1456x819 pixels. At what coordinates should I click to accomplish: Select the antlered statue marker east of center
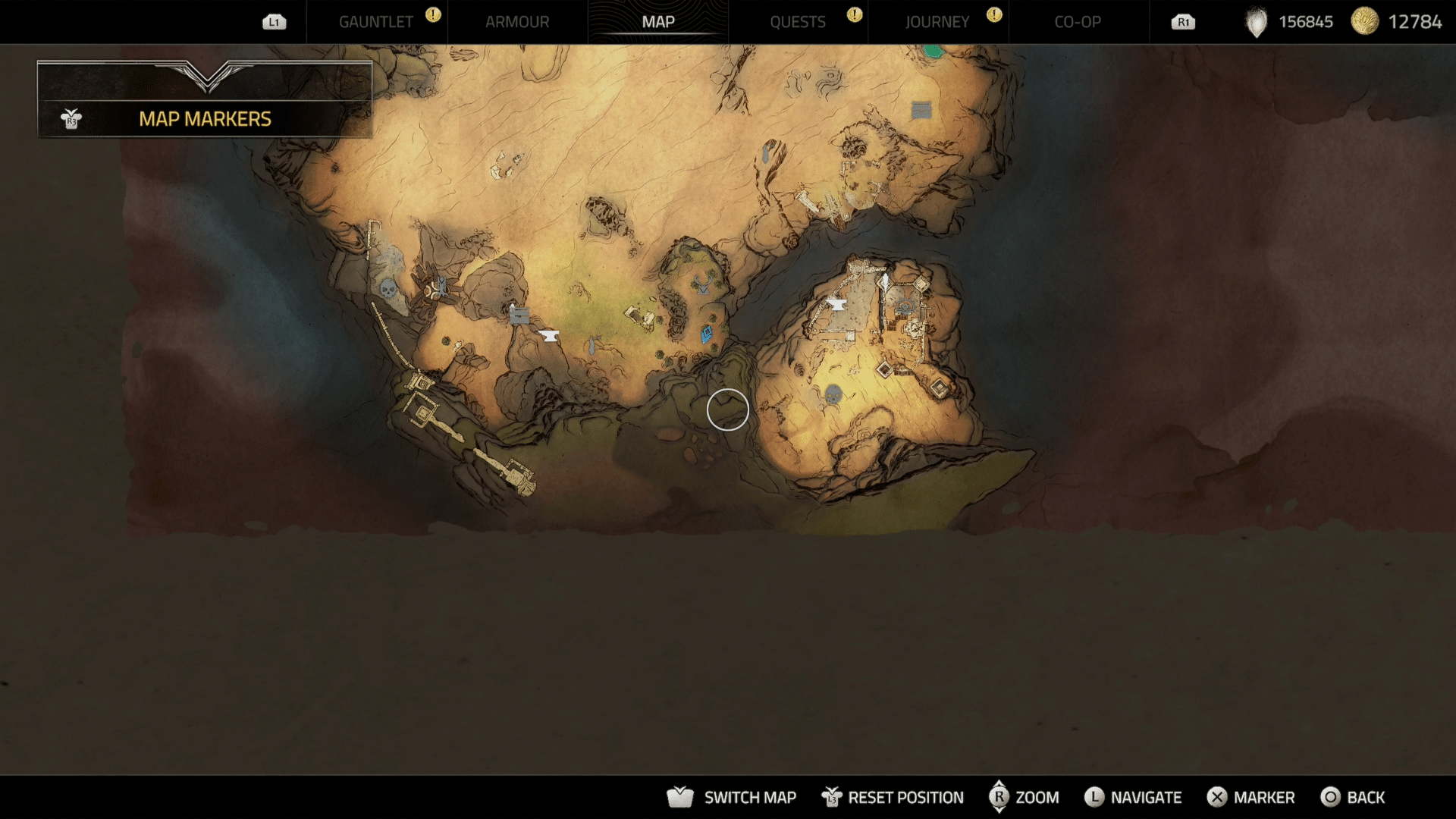[x=703, y=286]
